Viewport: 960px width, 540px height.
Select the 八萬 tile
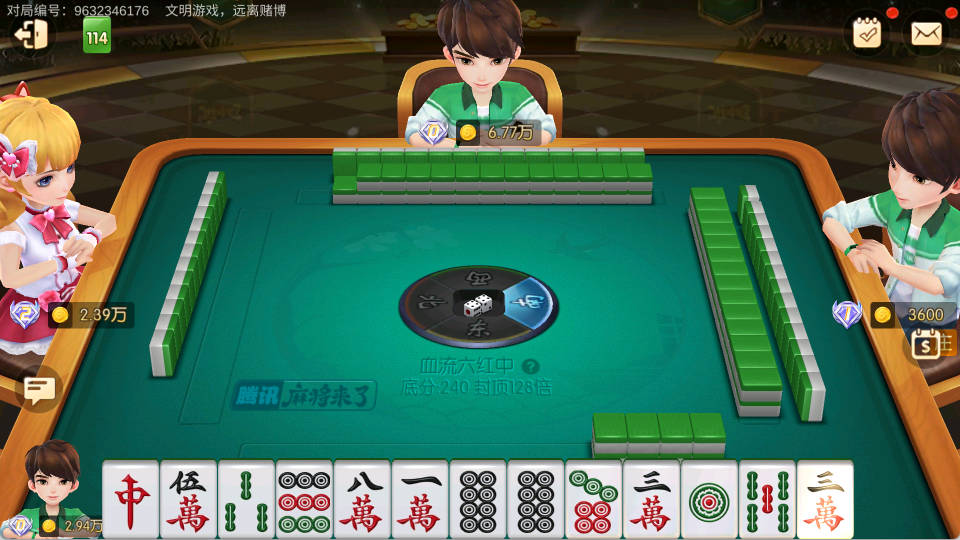362,500
